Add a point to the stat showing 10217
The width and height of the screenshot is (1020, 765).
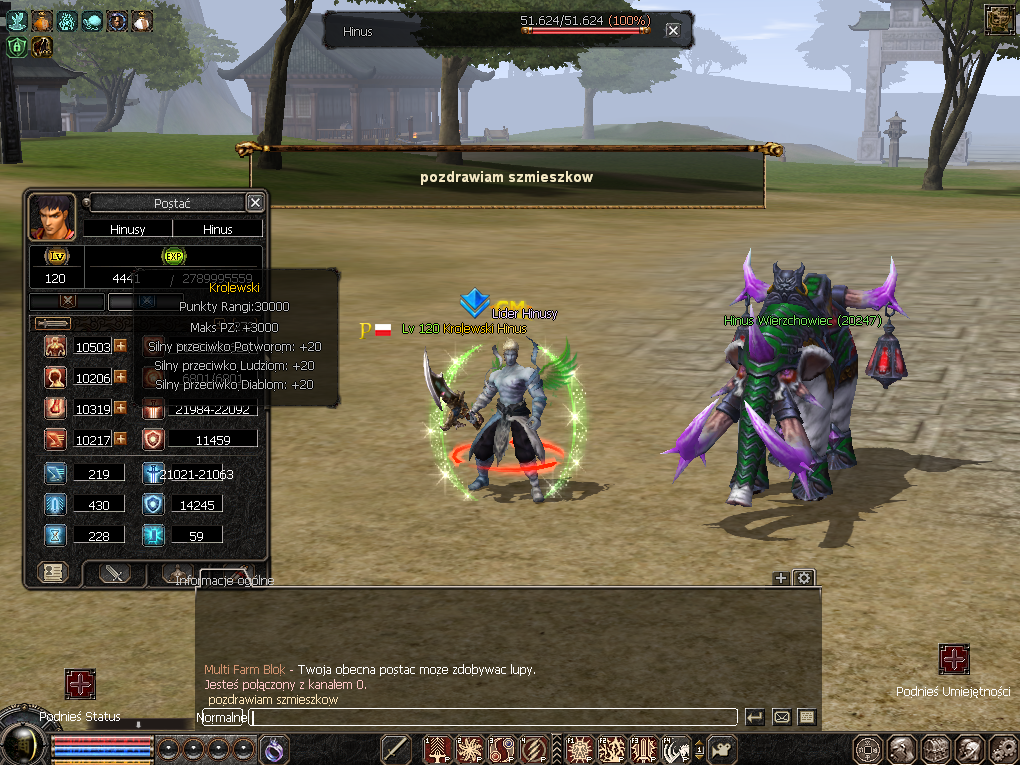[x=120, y=438]
